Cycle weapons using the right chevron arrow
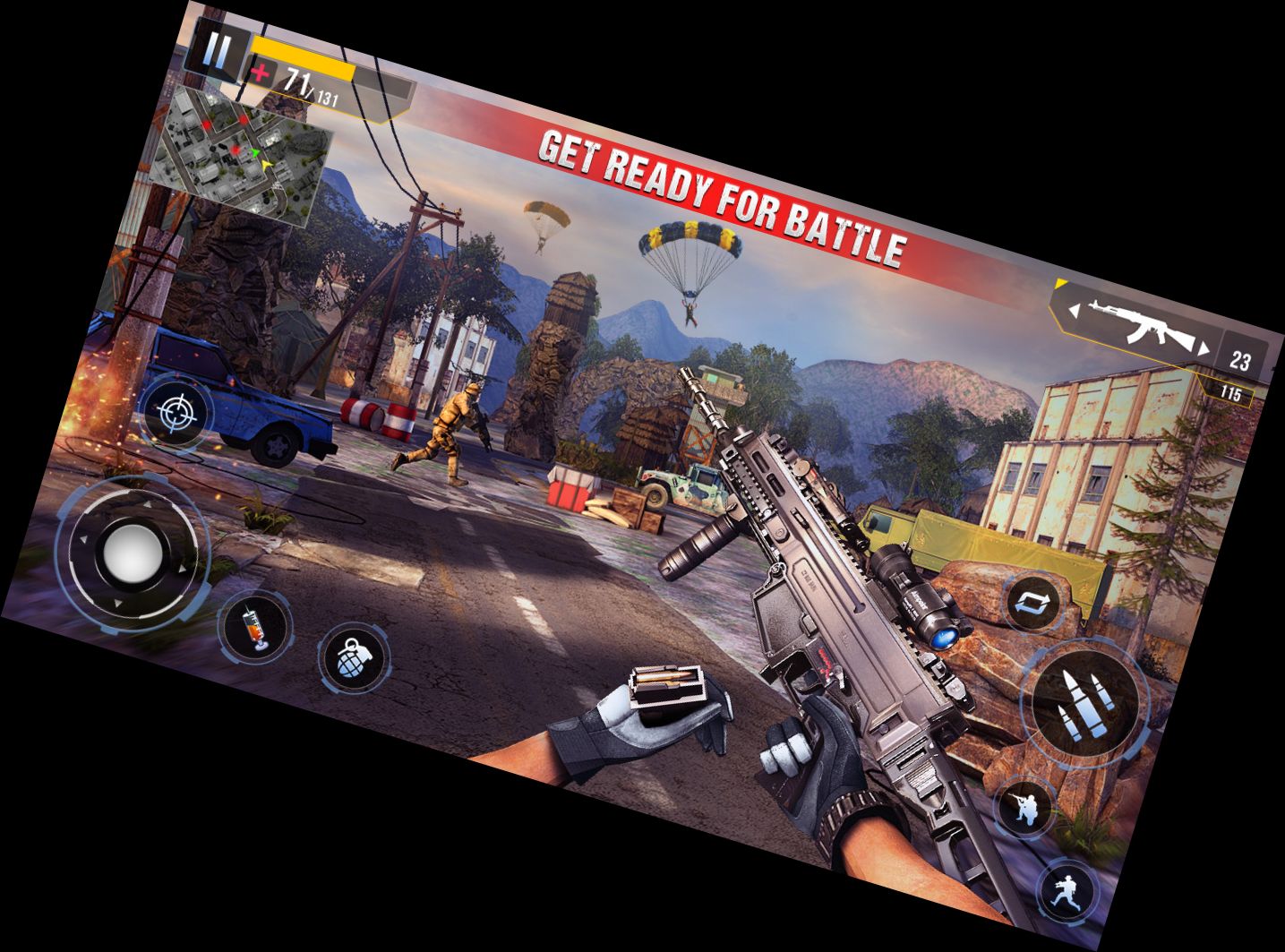This screenshot has width=1285, height=952. coord(1204,348)
